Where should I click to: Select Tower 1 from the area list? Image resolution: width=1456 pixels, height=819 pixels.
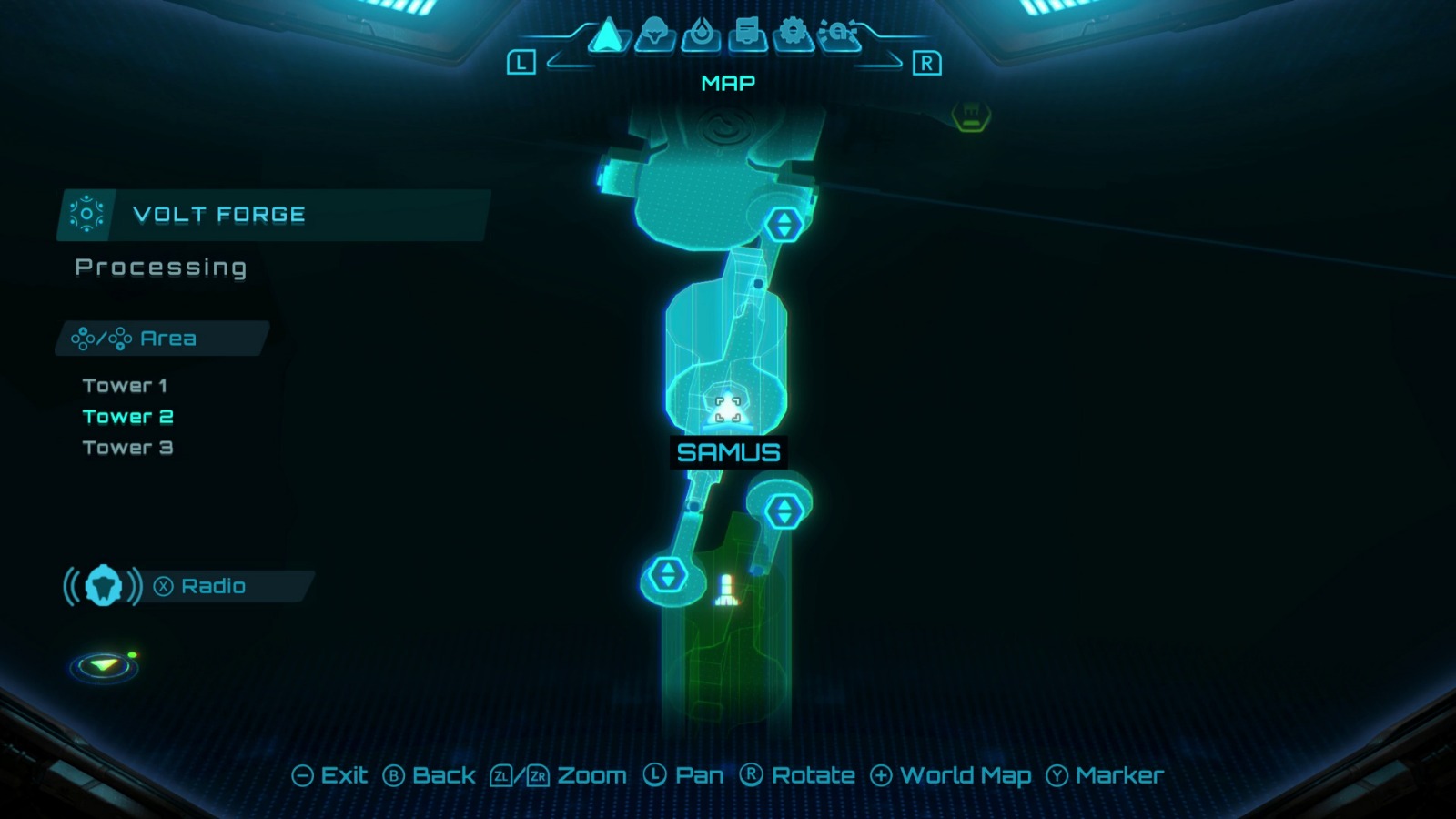pos(125,385)
